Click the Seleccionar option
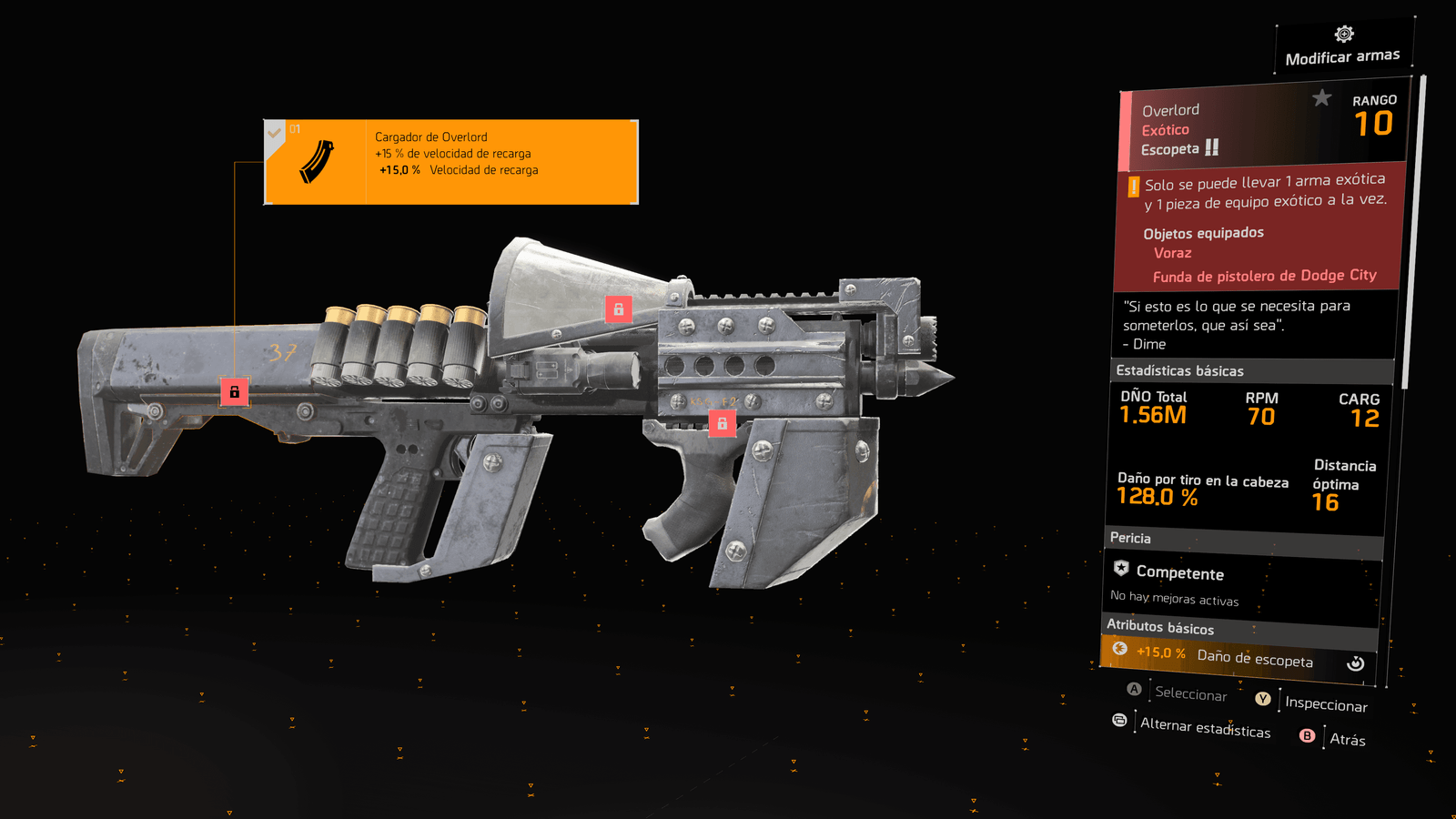The image size is (1456, 819). 1190,693
